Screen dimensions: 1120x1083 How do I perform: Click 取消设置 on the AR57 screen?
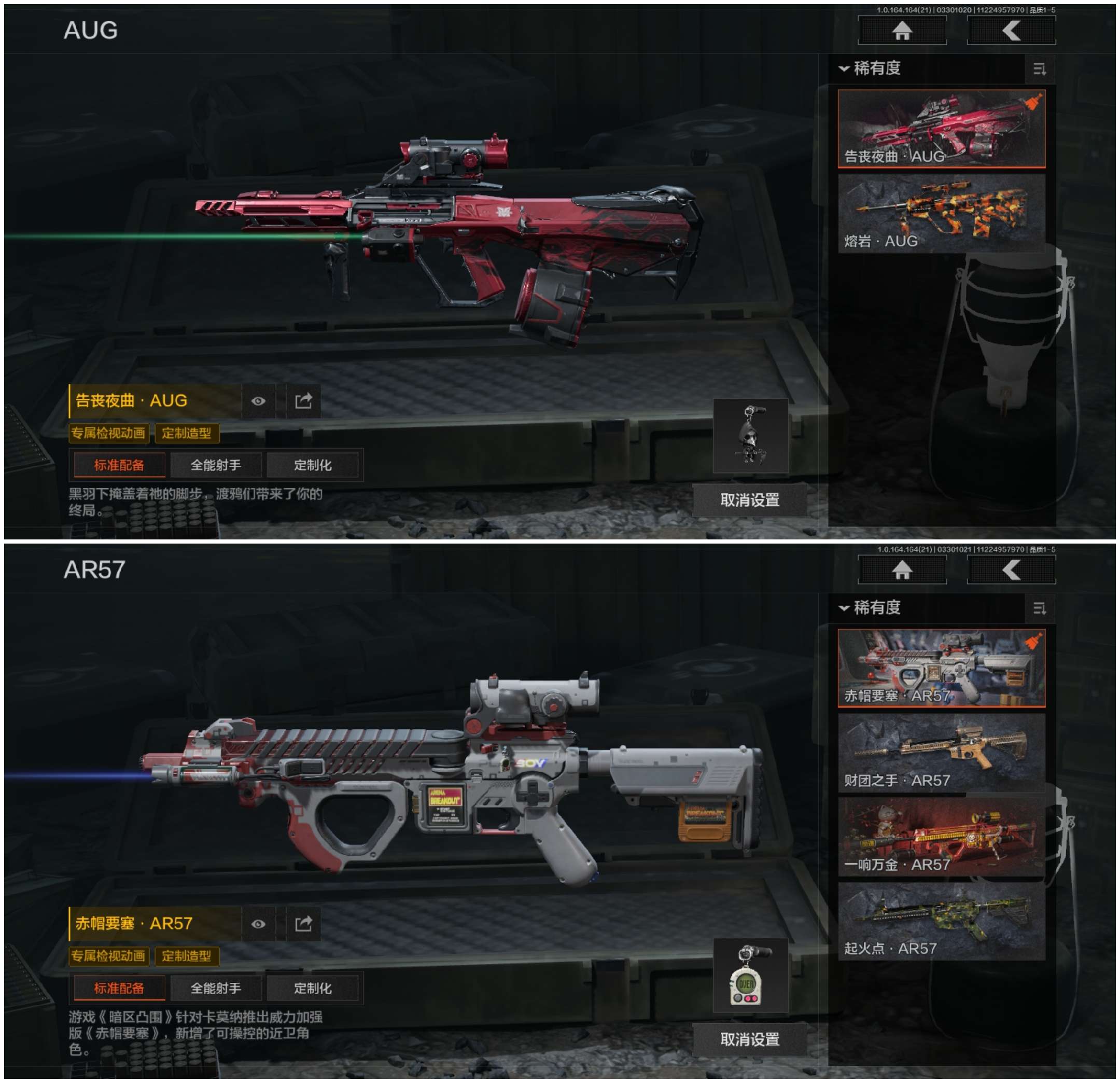click(x=750, y=1039)
